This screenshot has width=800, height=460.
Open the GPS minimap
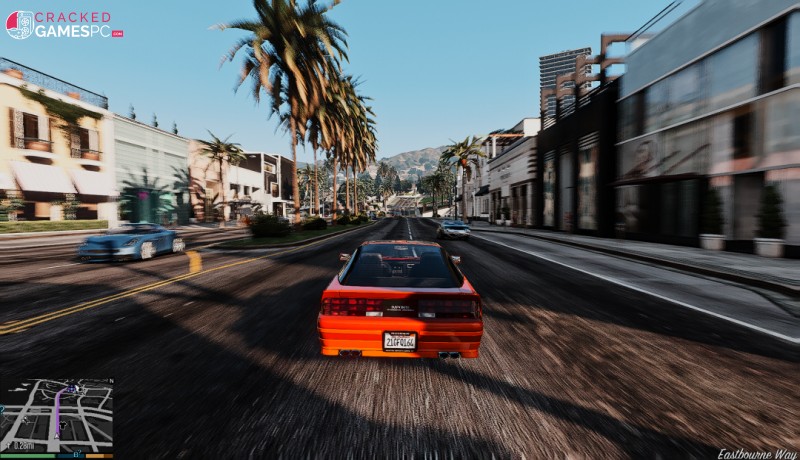57,415
